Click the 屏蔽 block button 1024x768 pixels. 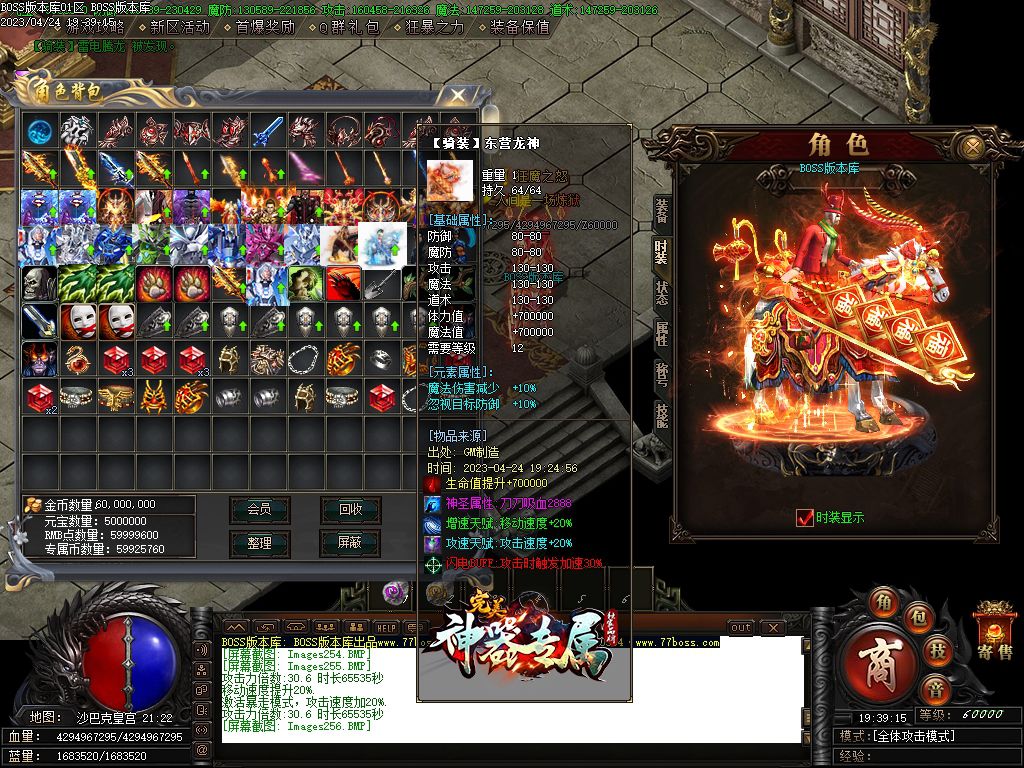click(x=350, y=543)
